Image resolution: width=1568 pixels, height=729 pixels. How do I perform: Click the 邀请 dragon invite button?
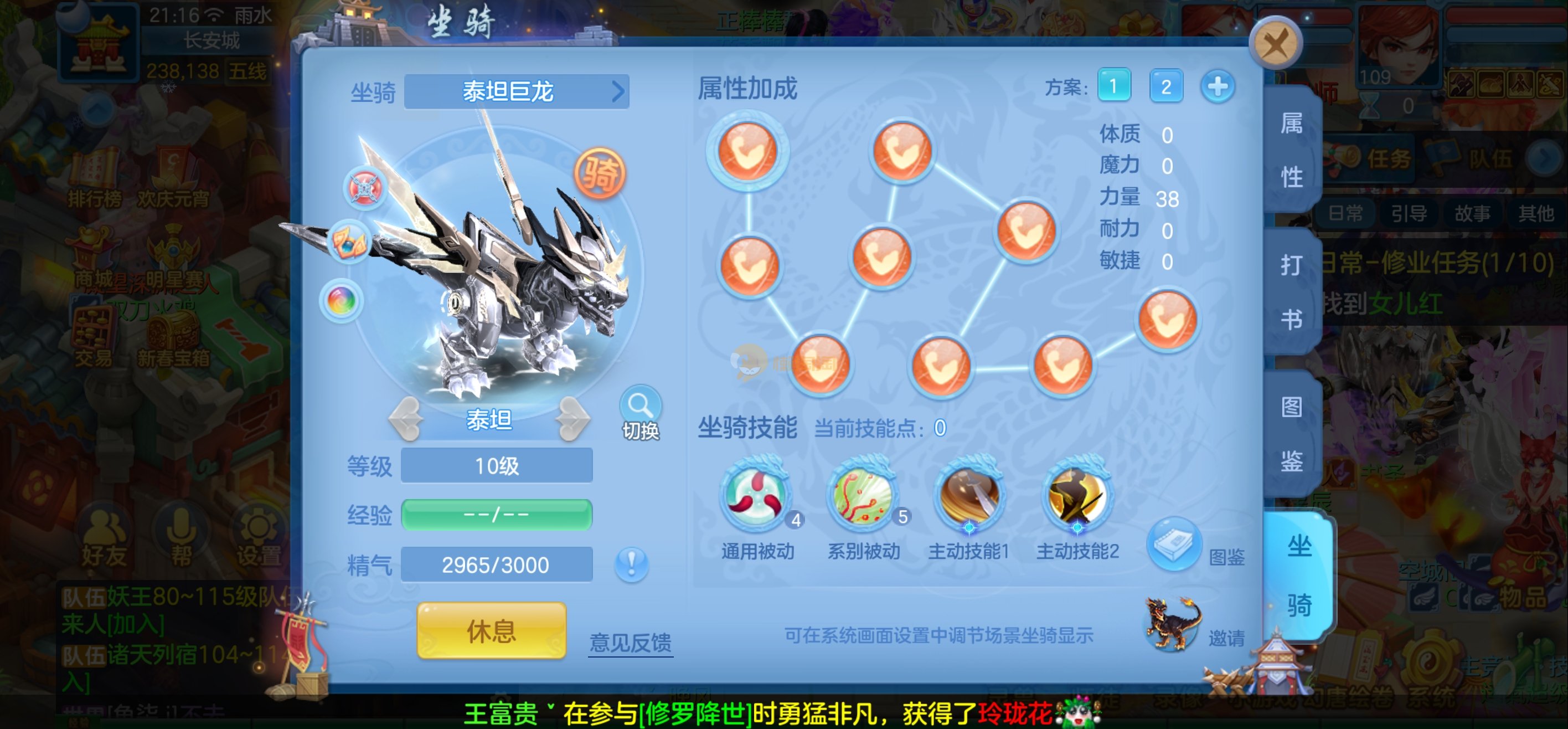click(x=1174, y=624)
